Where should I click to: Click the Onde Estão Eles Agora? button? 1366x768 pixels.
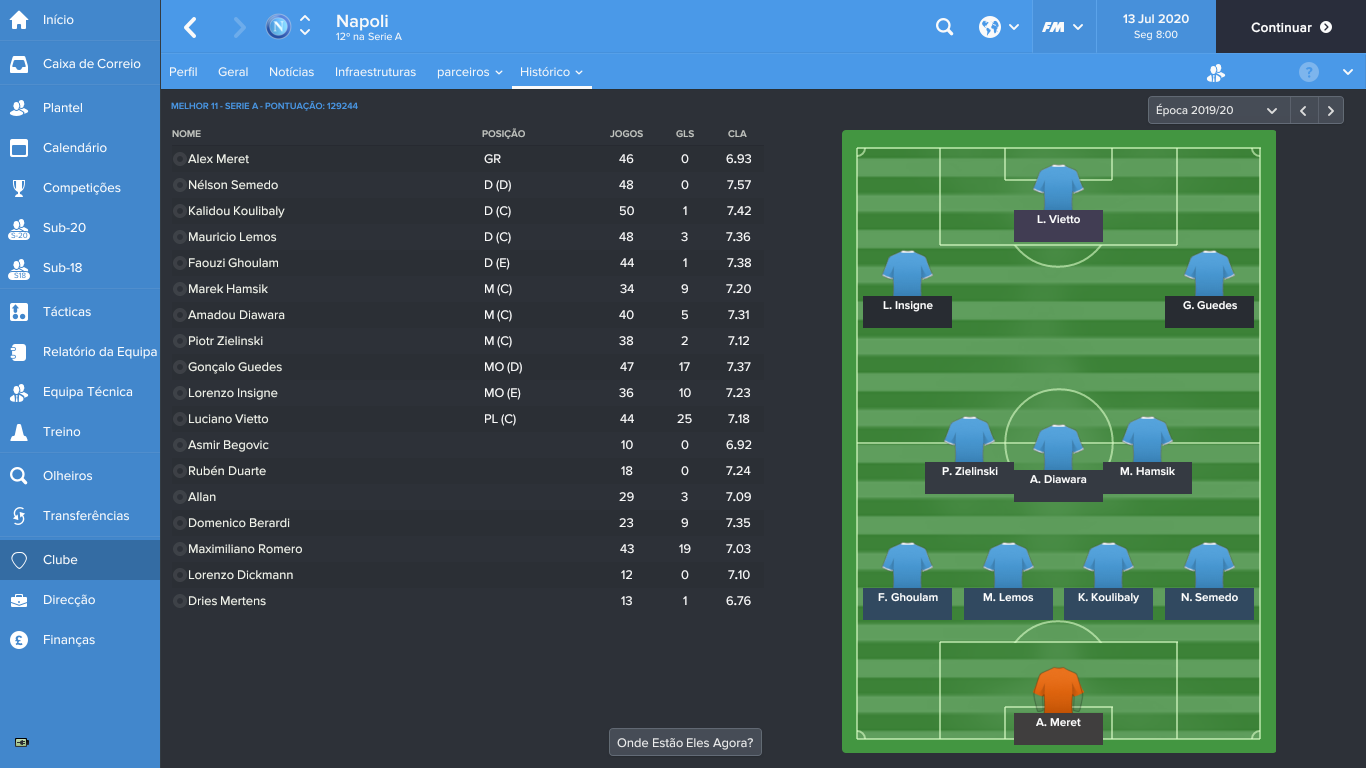pos(685,742)
